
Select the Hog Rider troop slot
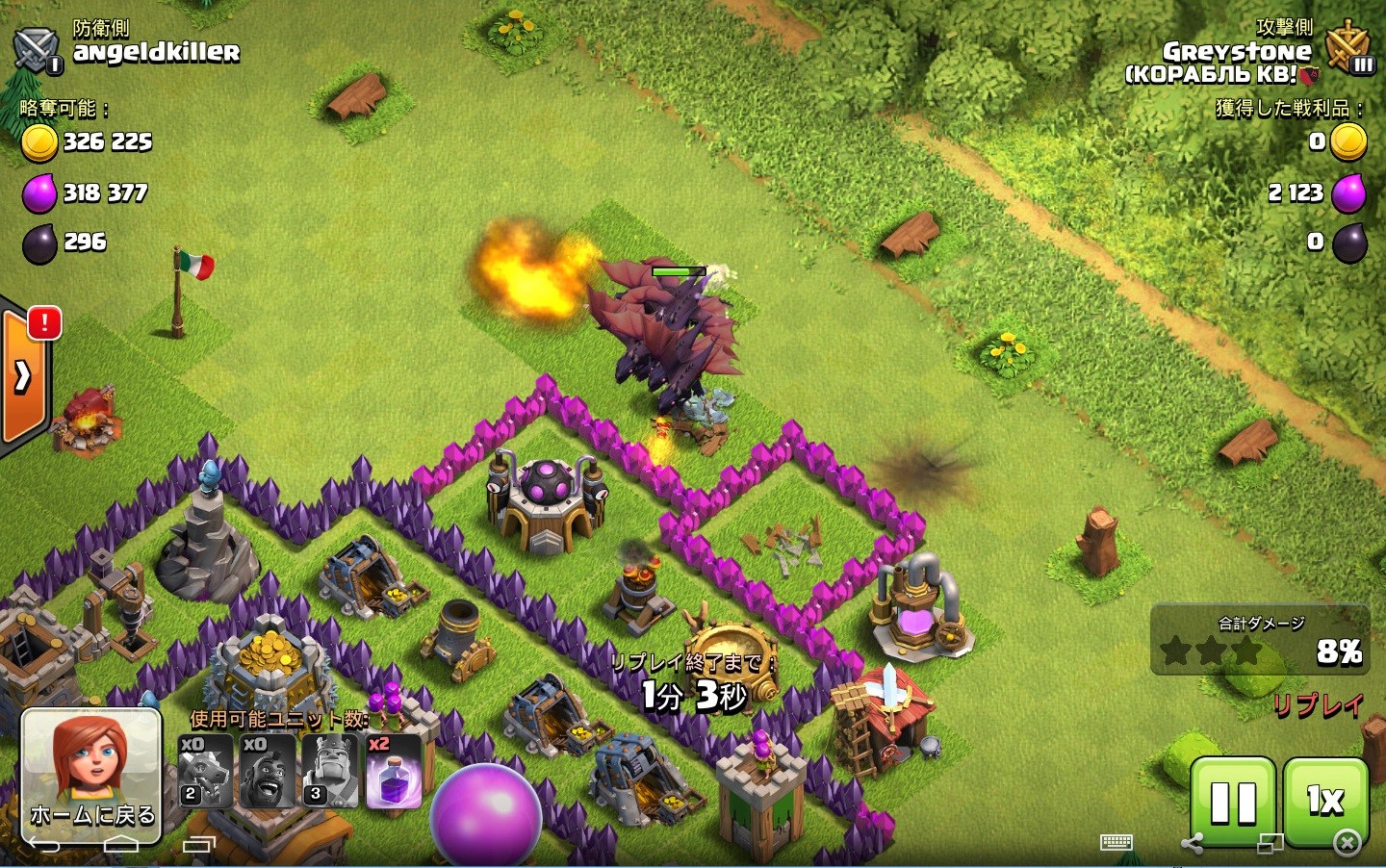[267, 771]
